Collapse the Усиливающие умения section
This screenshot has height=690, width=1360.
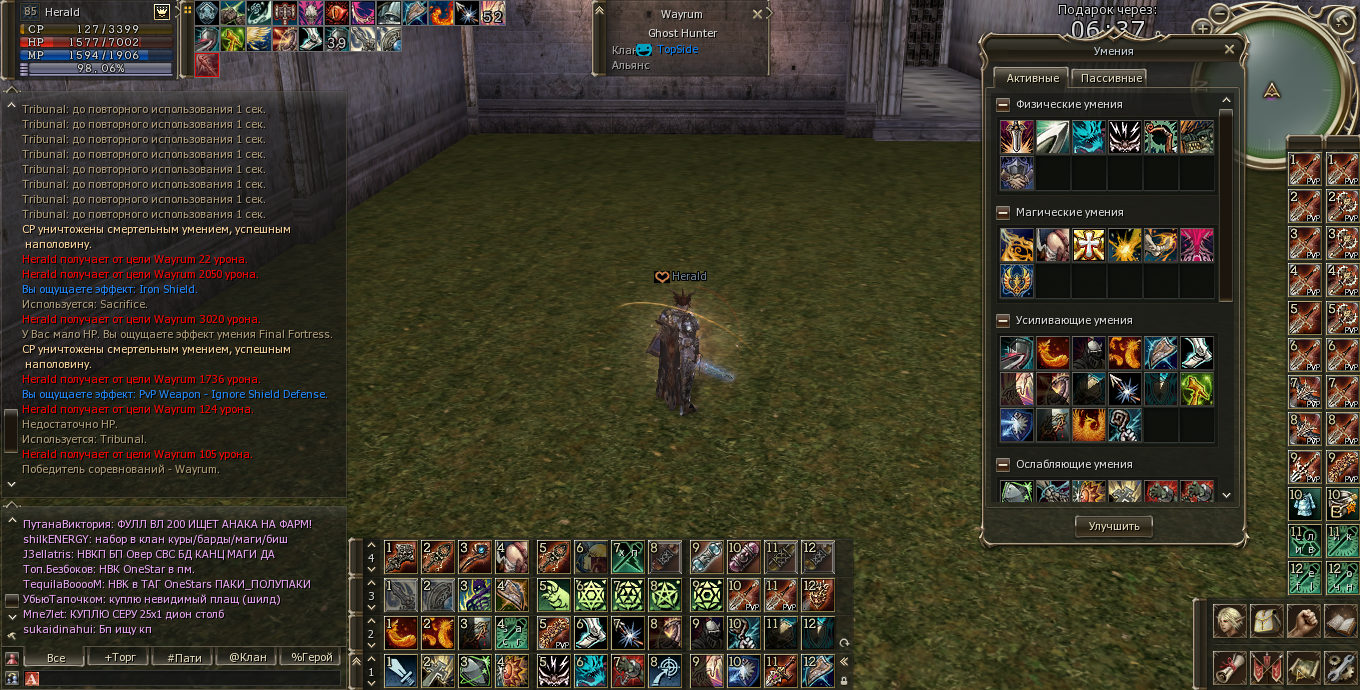(1003, 320)
